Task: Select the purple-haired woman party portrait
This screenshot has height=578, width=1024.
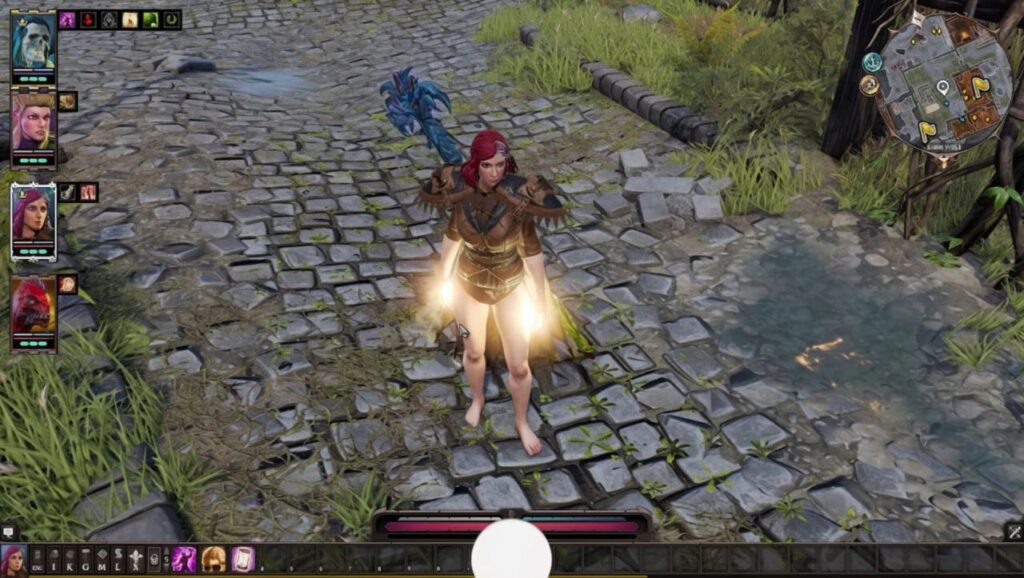Action: [x=33, y=215]
